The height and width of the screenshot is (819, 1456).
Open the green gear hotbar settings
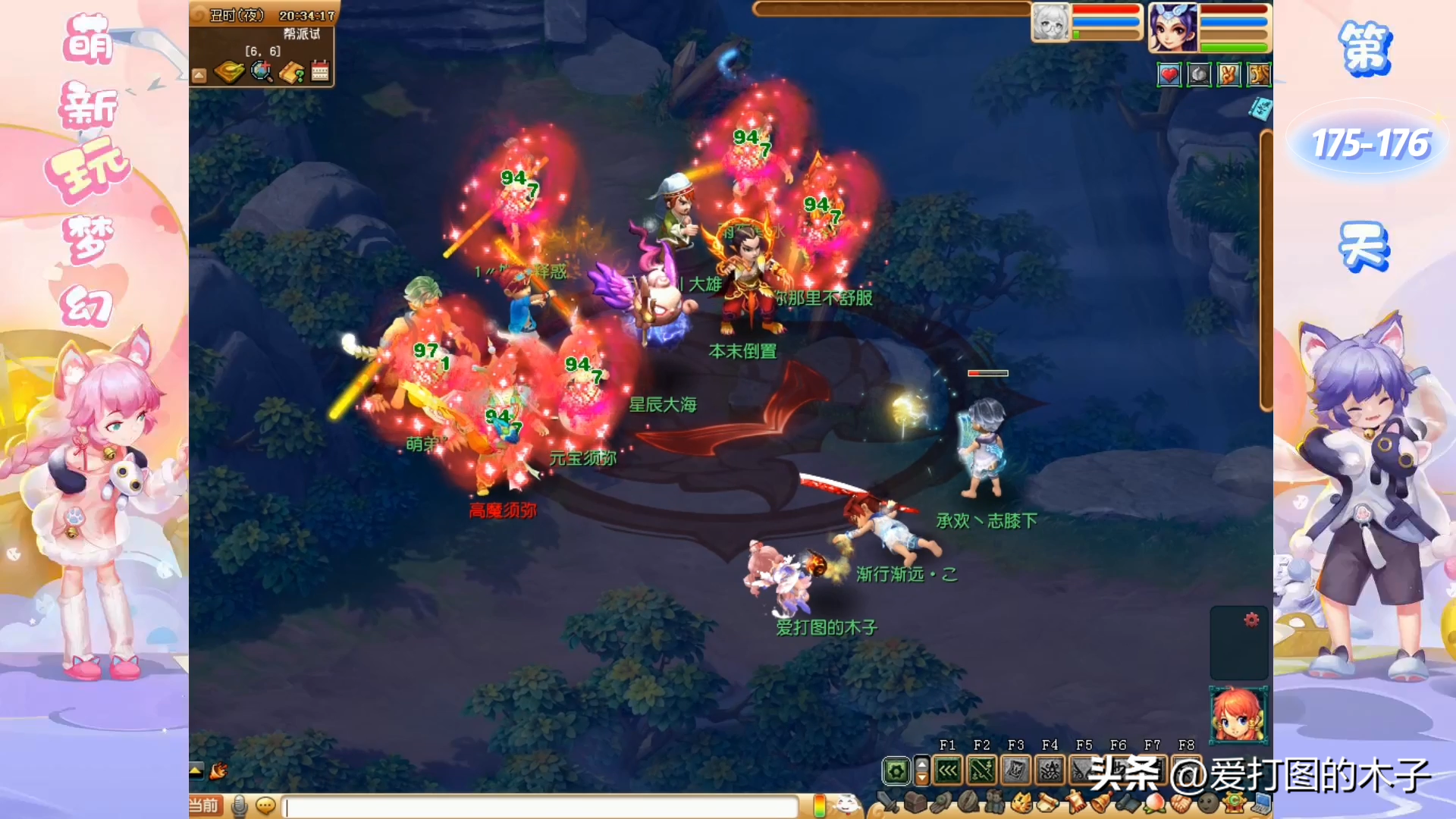(x=896, y=772)
